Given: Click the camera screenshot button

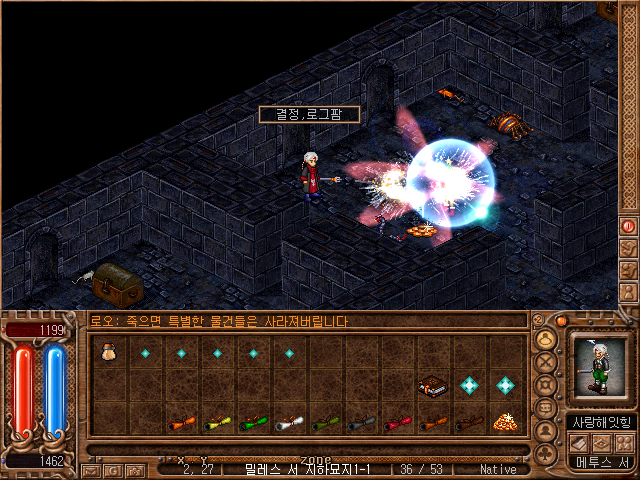Looking at the screenshot, I should (x=134, y=470).
